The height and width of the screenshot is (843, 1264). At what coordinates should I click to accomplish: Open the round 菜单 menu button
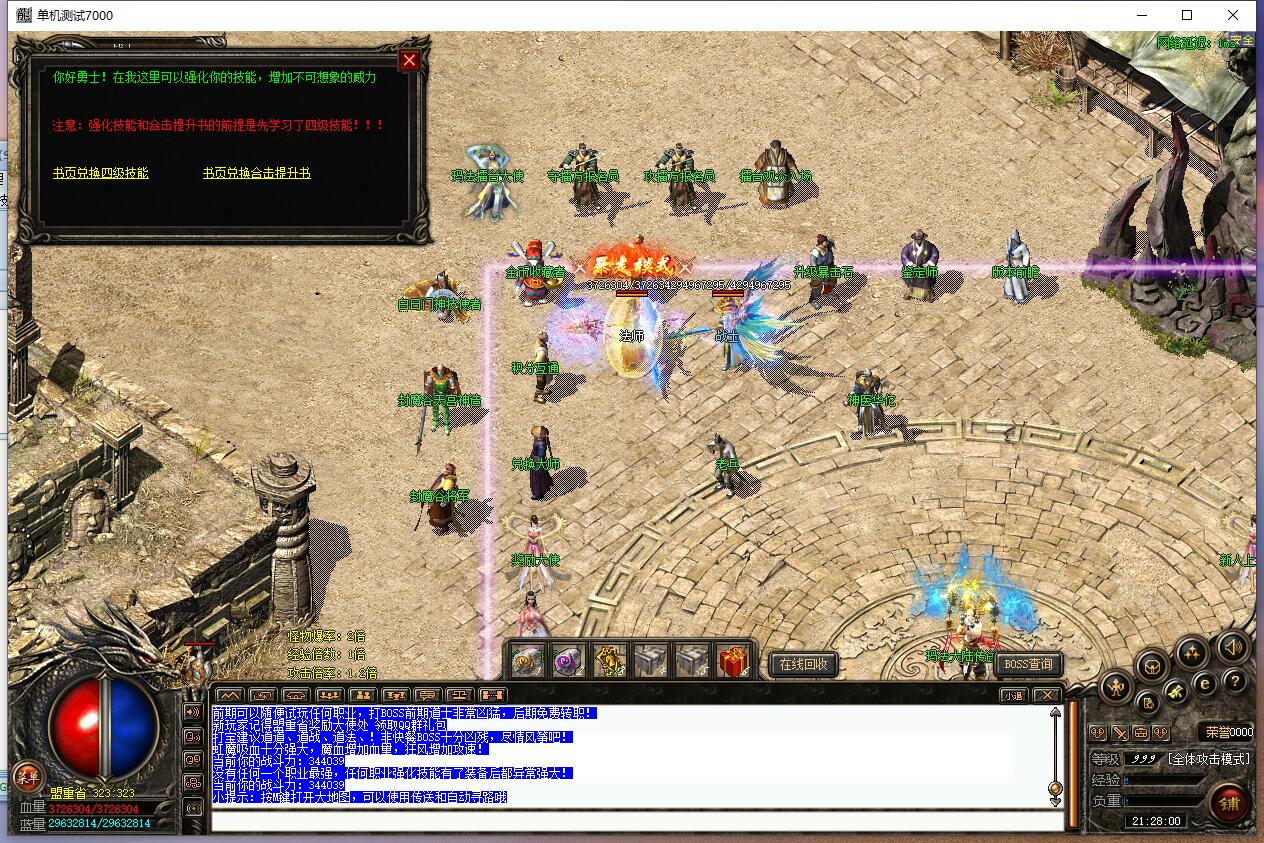28,777
